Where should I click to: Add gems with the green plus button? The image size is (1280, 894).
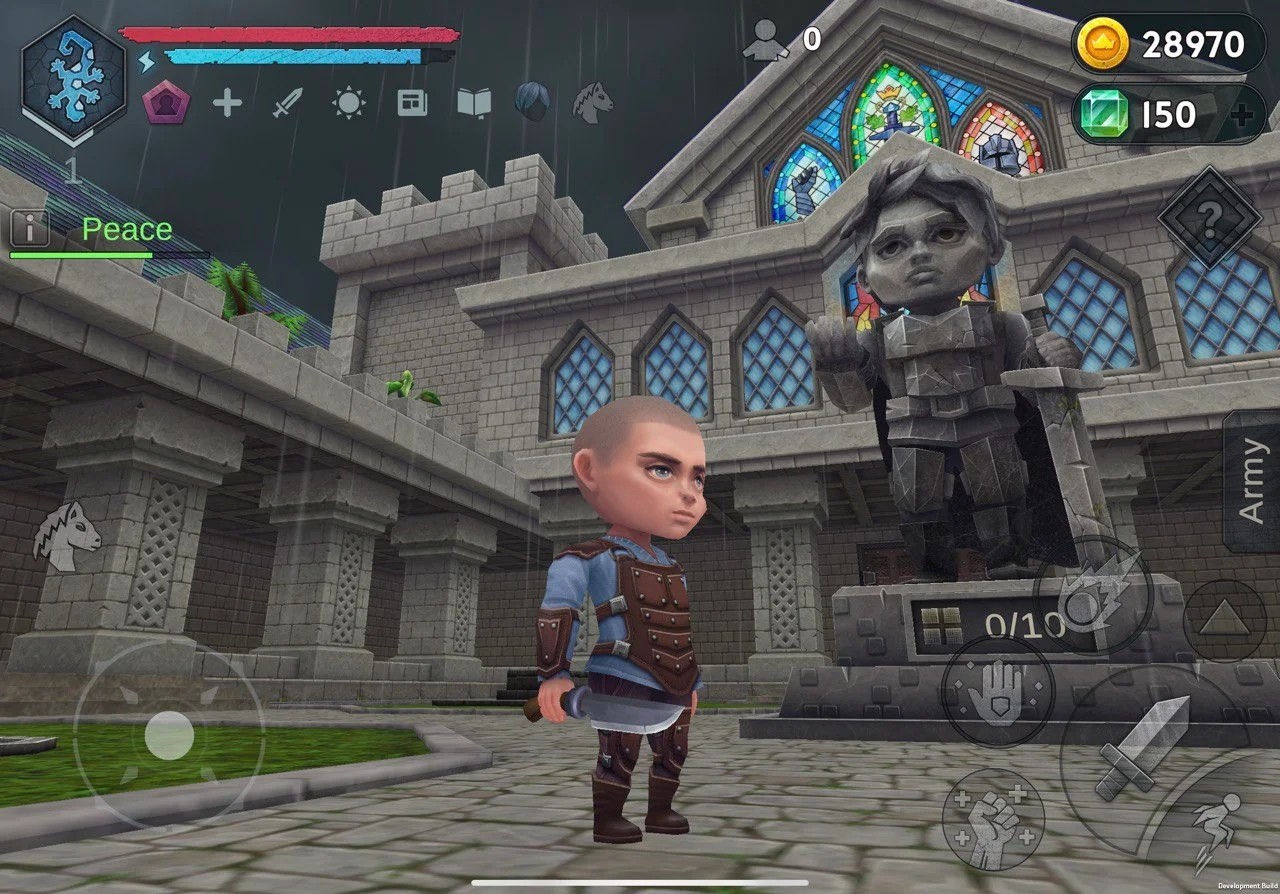1243,115
